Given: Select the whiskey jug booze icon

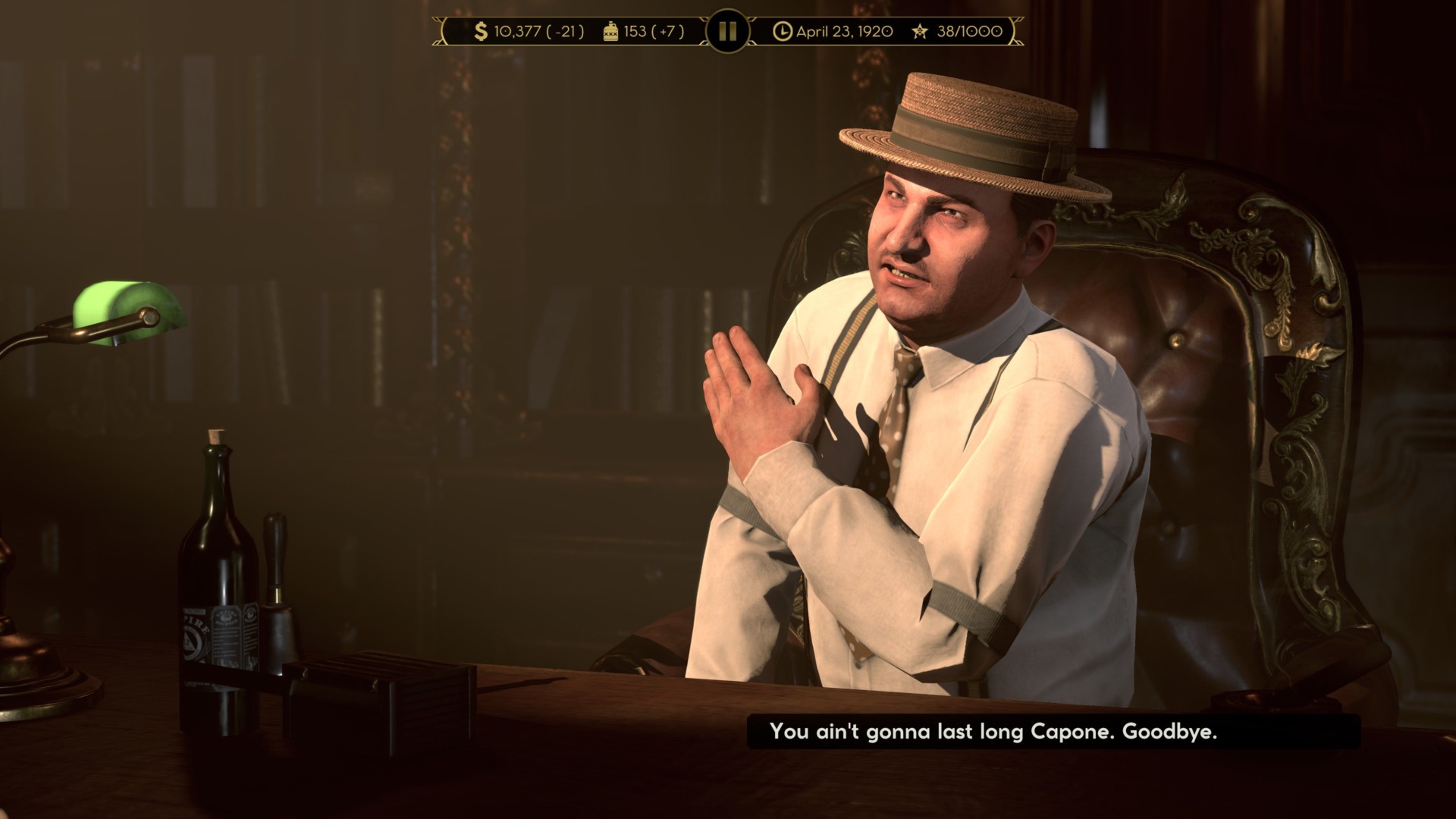Looking at the screenshot, I should [x=611, y=32].
